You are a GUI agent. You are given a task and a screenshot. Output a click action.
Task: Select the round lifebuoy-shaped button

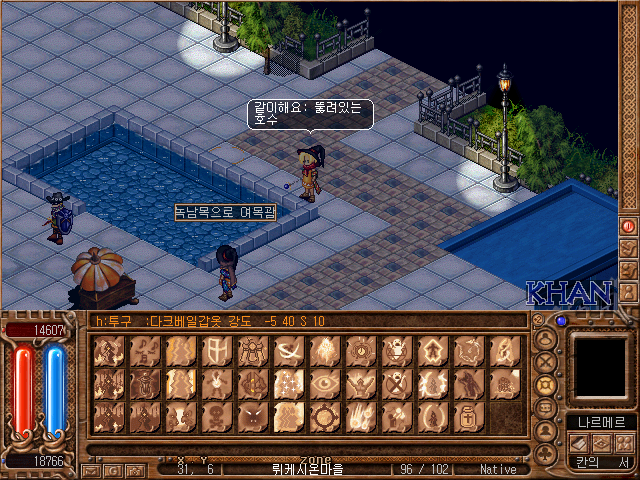tap(546, 385)
